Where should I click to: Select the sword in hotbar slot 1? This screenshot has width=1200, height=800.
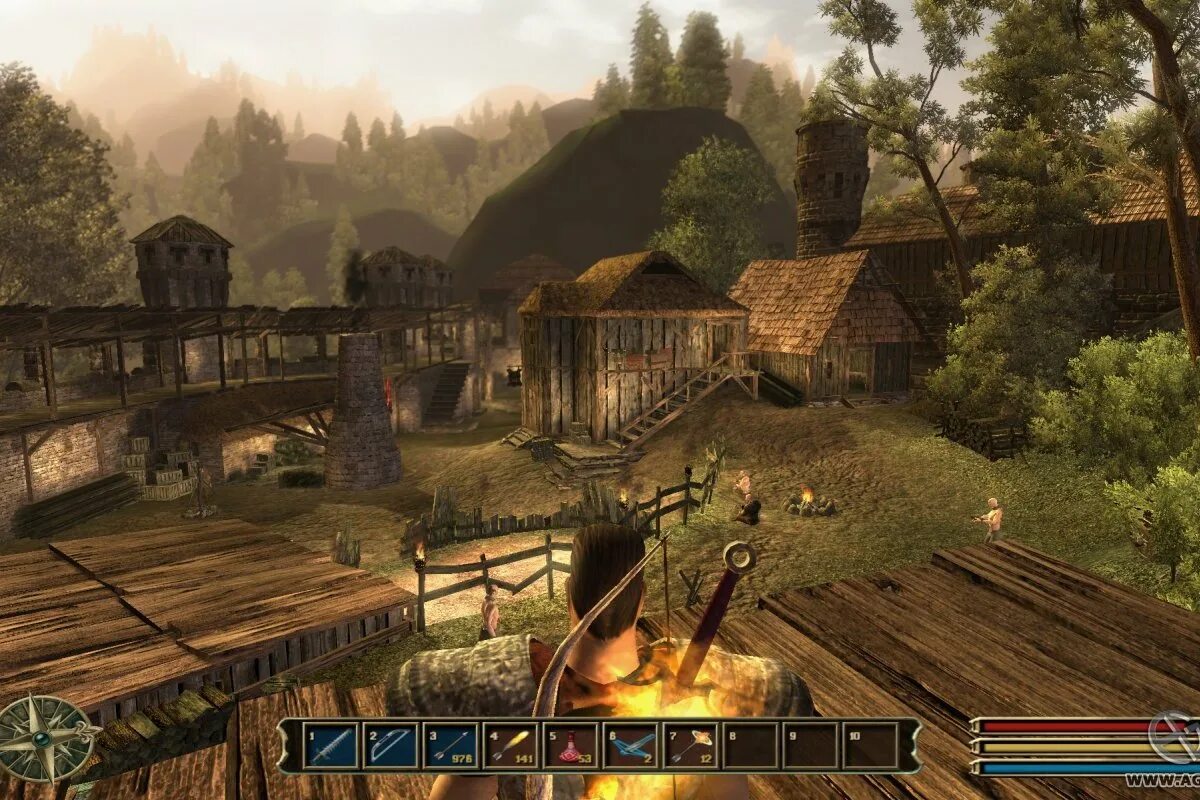[331, 746]
